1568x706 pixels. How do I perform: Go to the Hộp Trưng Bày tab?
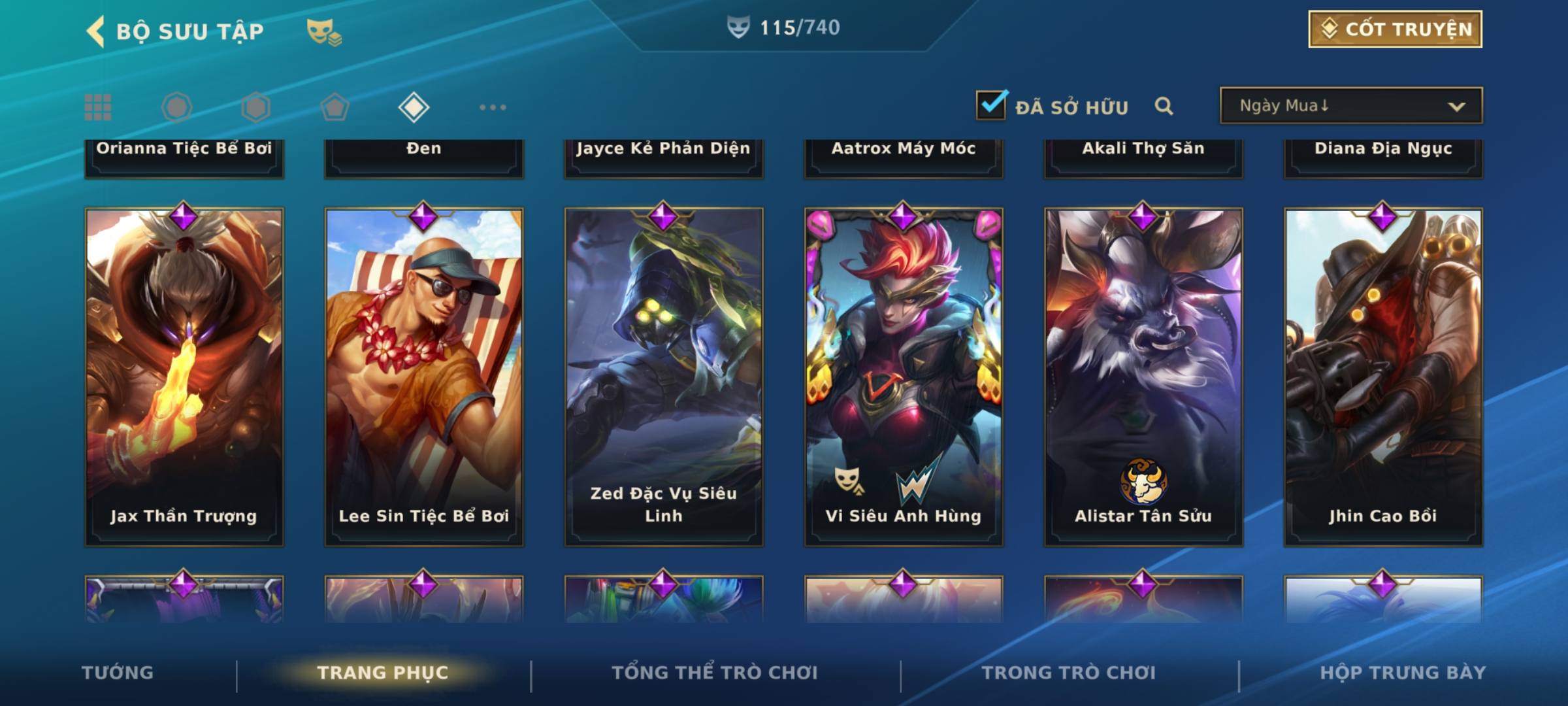pos(1403,673)
